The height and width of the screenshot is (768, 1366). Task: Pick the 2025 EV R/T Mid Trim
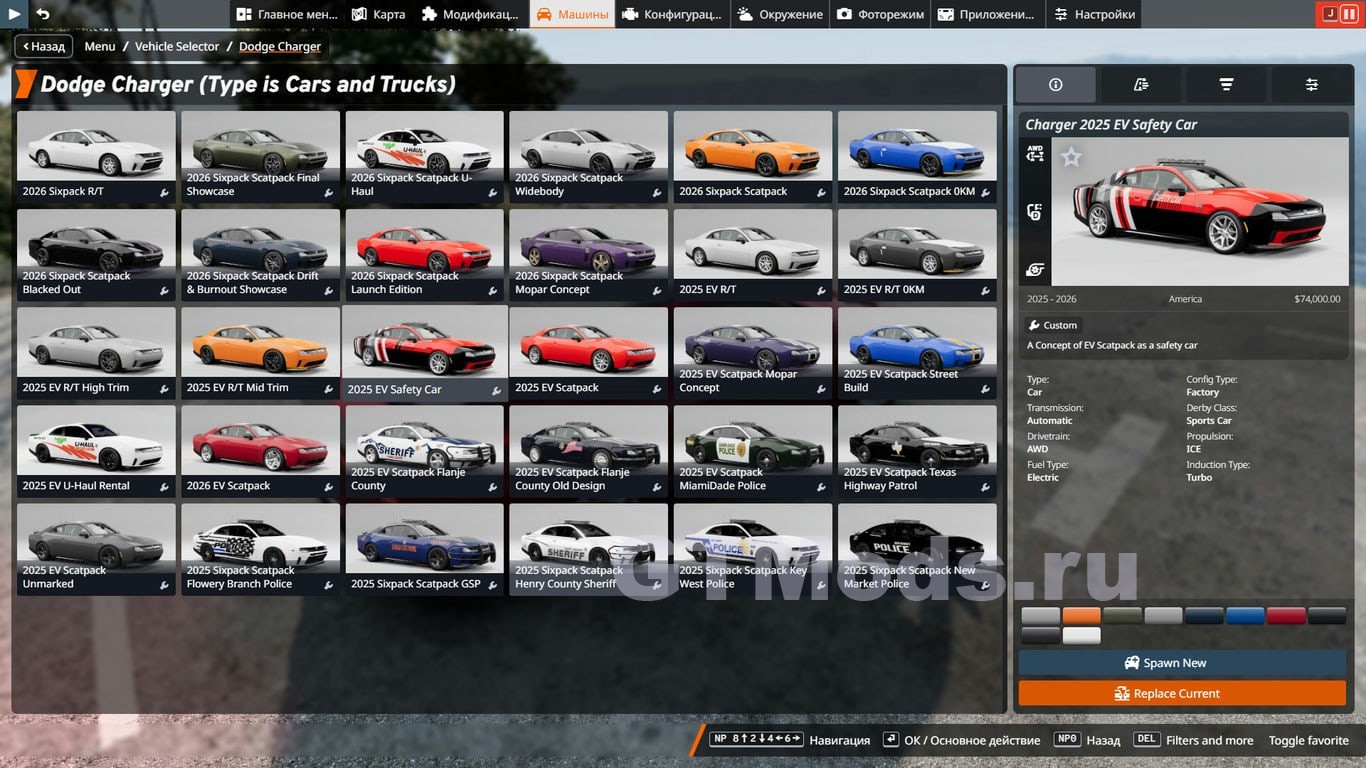click(260, 352)
